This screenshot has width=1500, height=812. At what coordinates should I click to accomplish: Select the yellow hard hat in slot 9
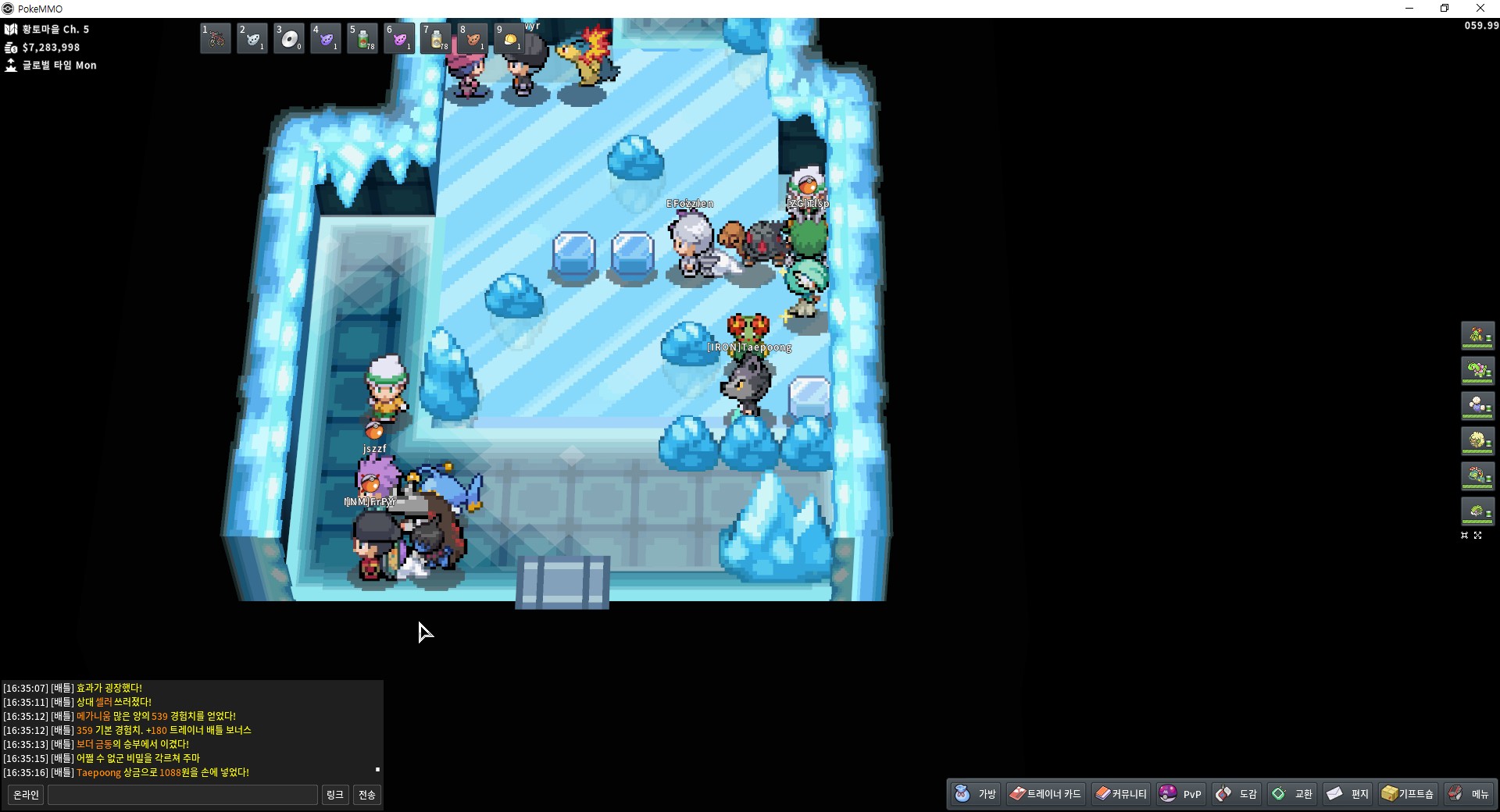click(509, 38)
